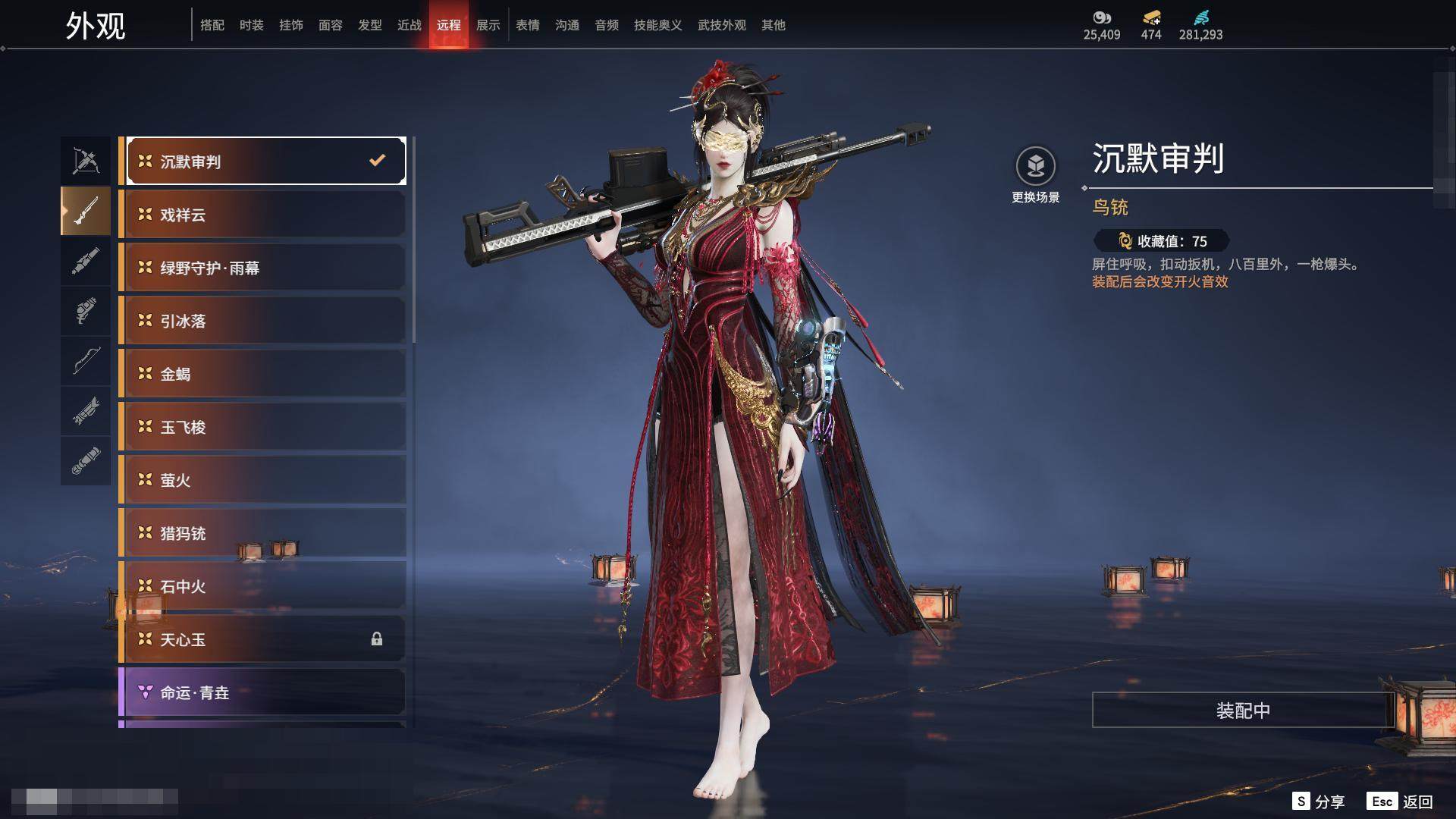Open the 技能奥义 tab
The width and height of the screenshot is (1456, 819).
pos(657,25)
